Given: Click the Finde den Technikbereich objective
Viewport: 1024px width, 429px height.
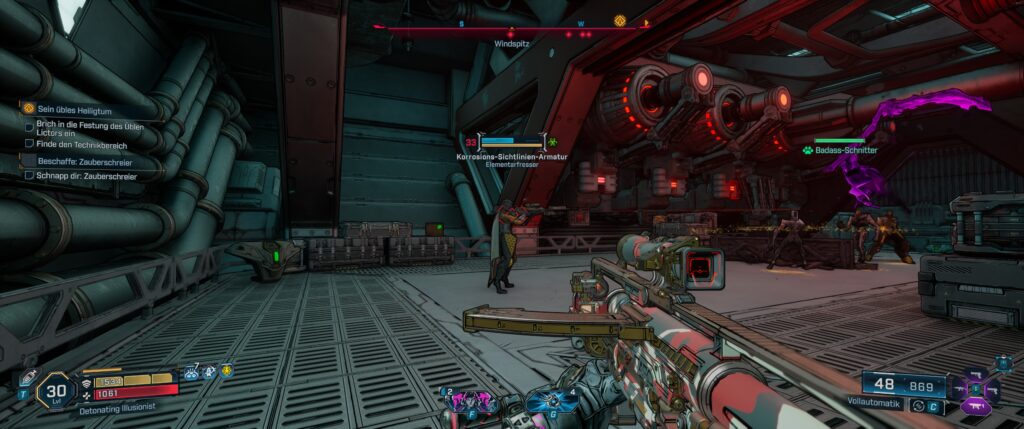Looking at the screenshot, I should pyautogui.click(x=80, y=144).
